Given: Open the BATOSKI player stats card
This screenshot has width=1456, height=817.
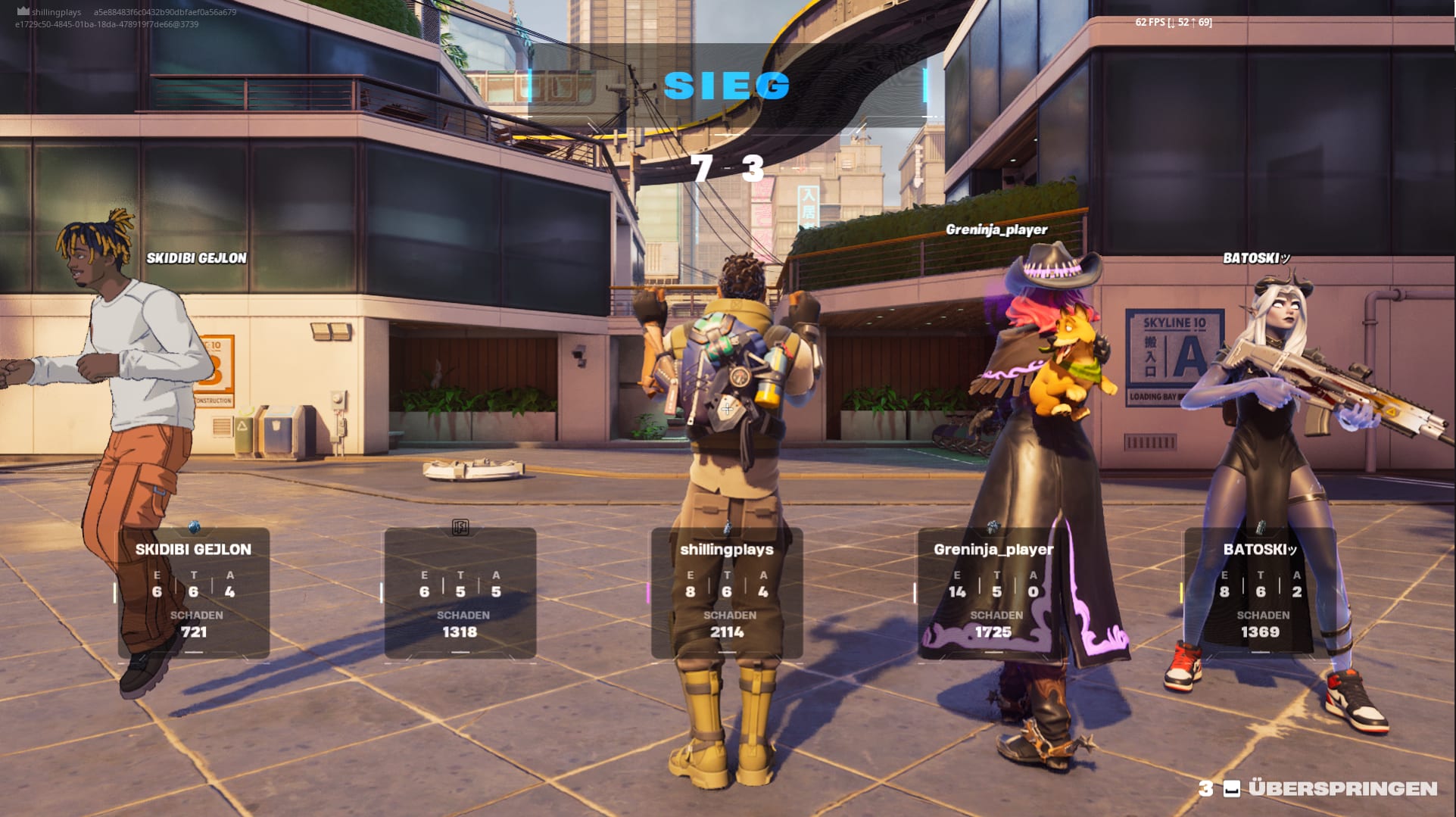Looking at the screenshot, I should pos(1260,592).
